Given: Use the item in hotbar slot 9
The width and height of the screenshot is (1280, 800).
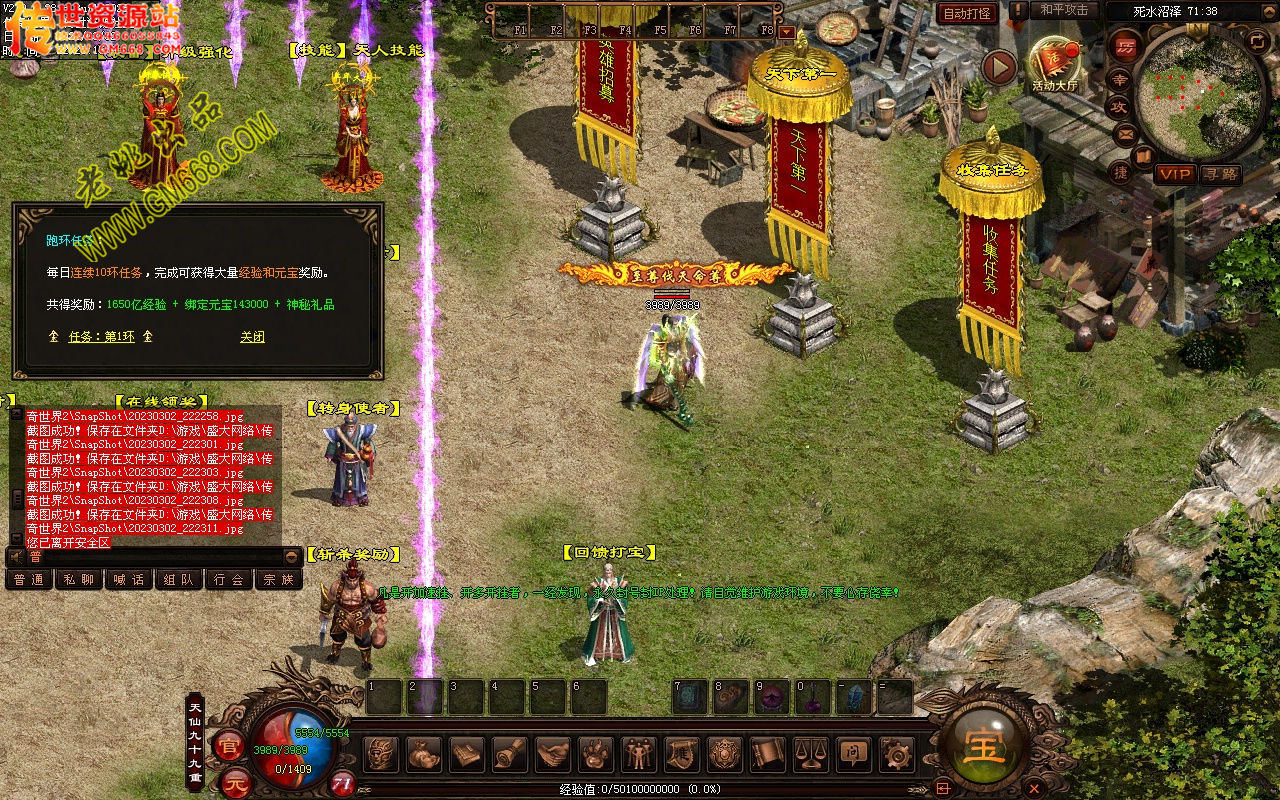Looking at the screenshot, I should 771,697.
